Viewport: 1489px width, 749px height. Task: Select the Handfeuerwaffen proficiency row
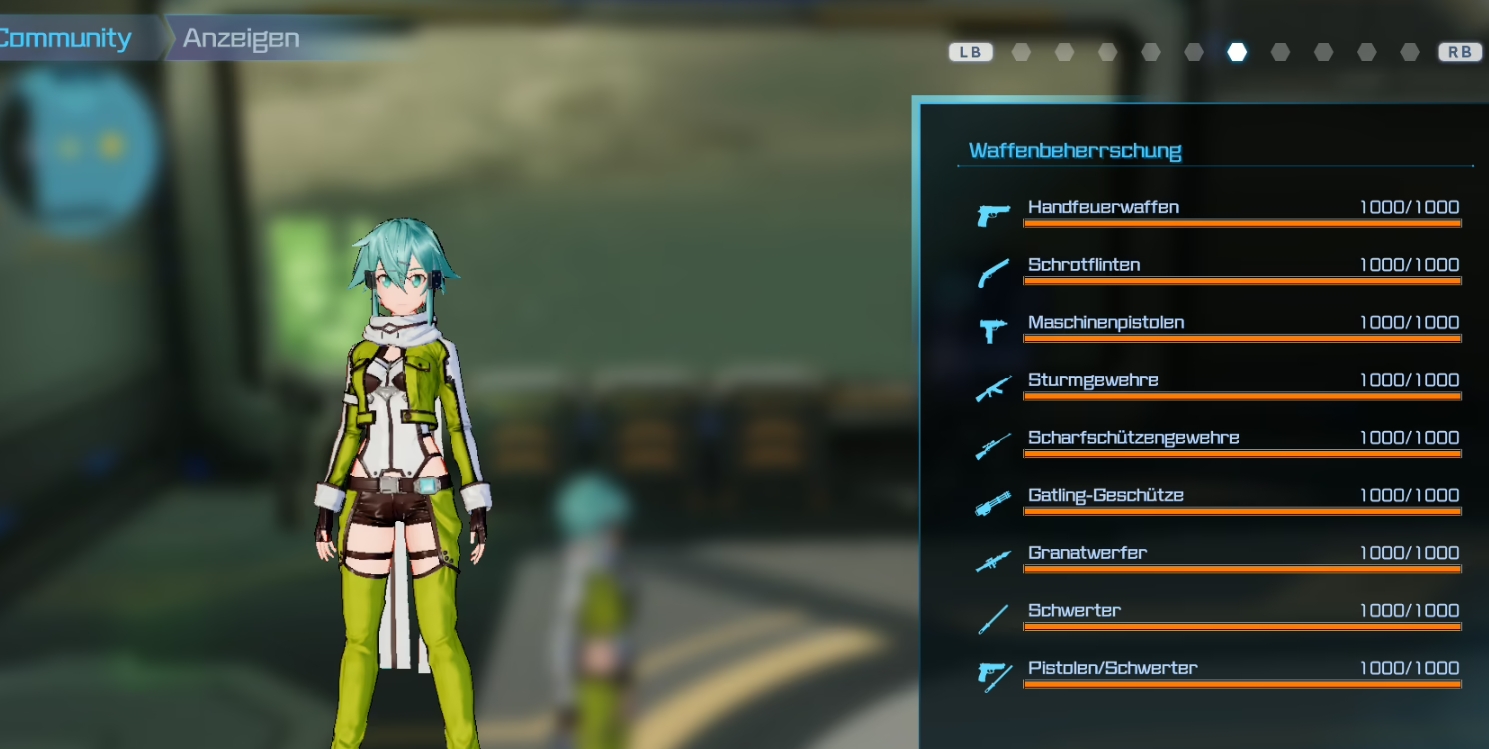(1215, 213)
